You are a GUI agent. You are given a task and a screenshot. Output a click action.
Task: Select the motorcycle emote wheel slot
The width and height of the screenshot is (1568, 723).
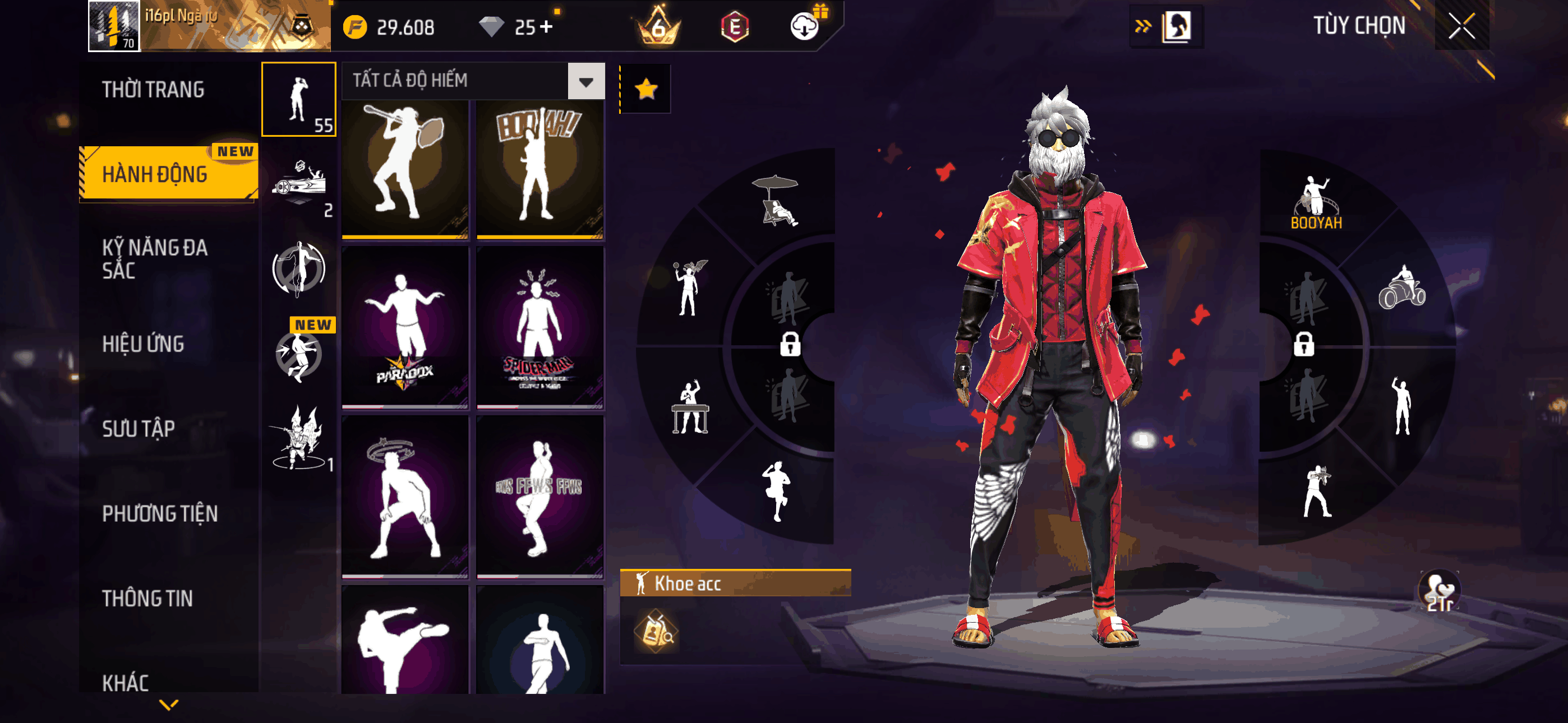(x=1401, y=288)
